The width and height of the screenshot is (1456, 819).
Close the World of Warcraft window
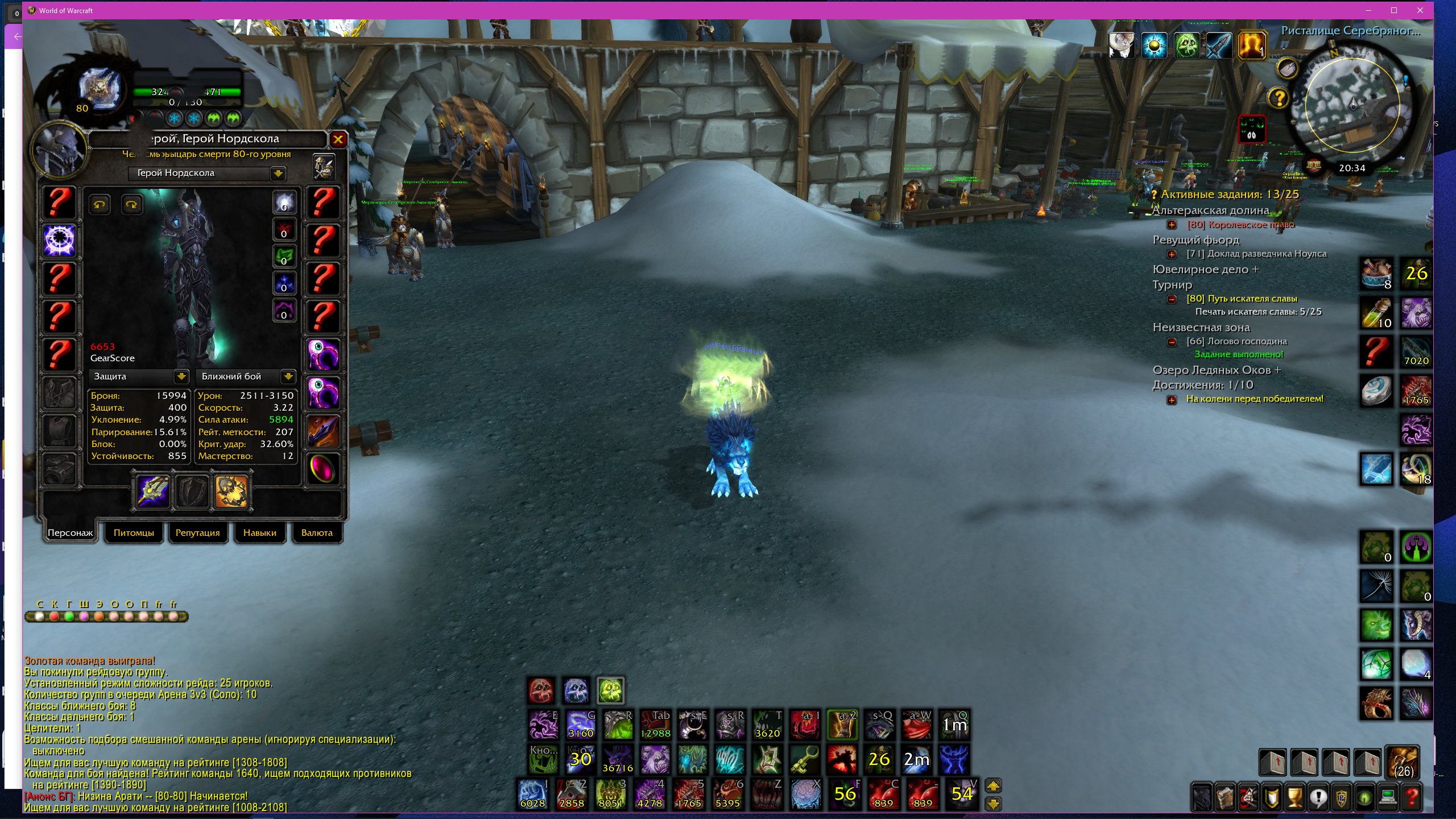[1420, 10]
